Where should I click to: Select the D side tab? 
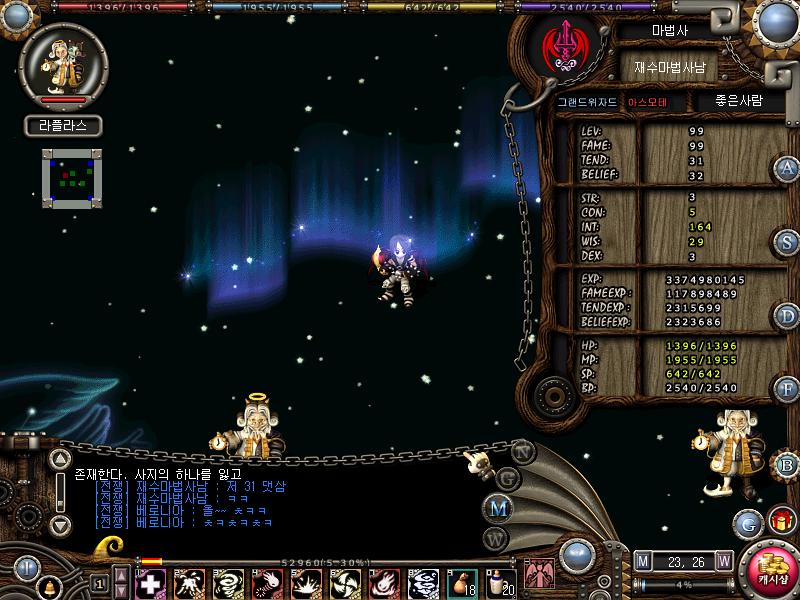point(788,316)
